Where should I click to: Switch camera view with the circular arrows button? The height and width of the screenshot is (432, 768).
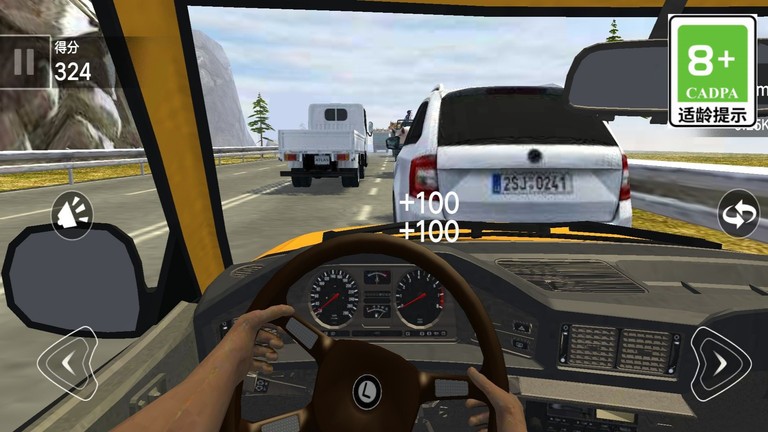point(738,213)
